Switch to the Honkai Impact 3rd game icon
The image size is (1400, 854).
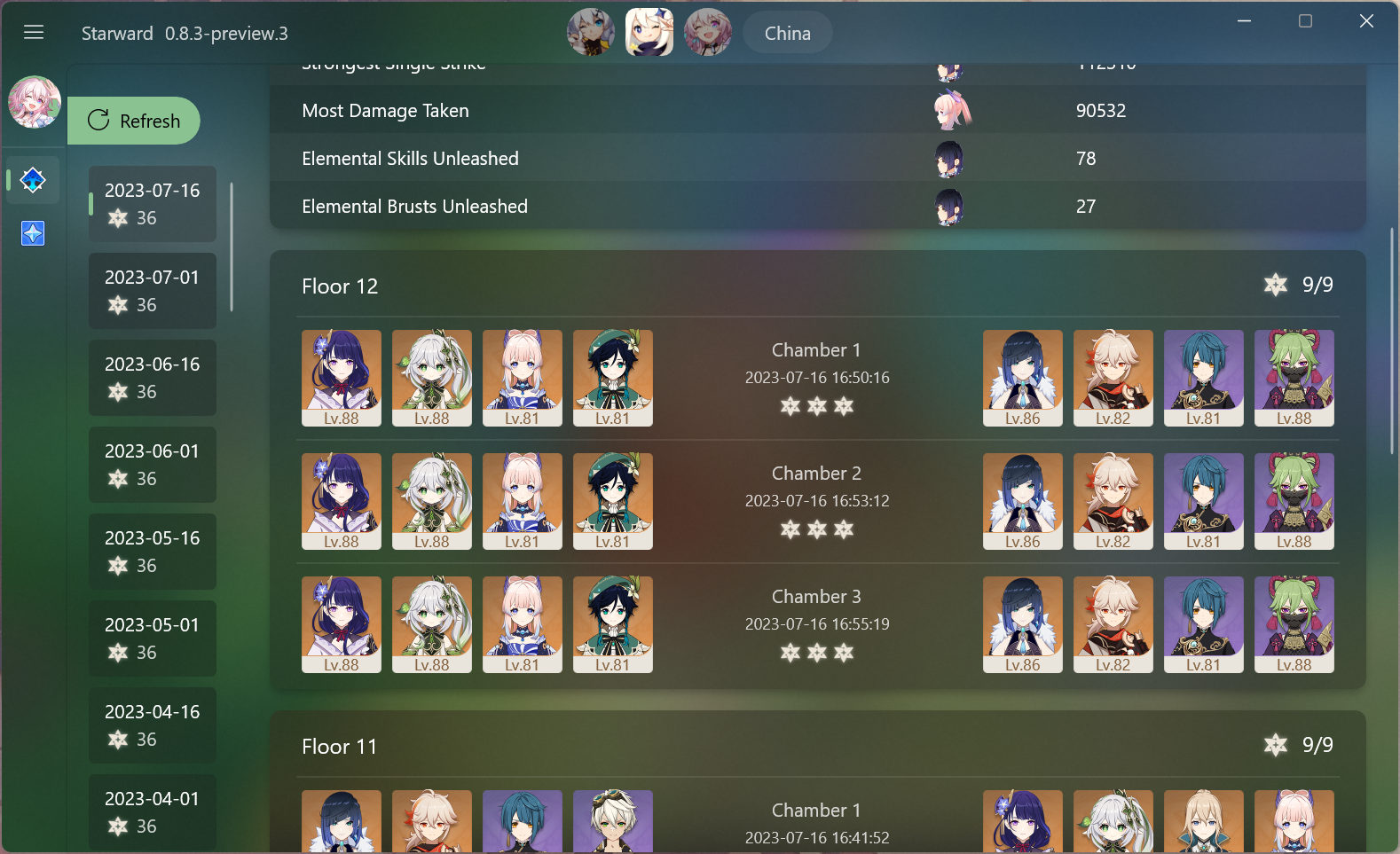(591, 33)
